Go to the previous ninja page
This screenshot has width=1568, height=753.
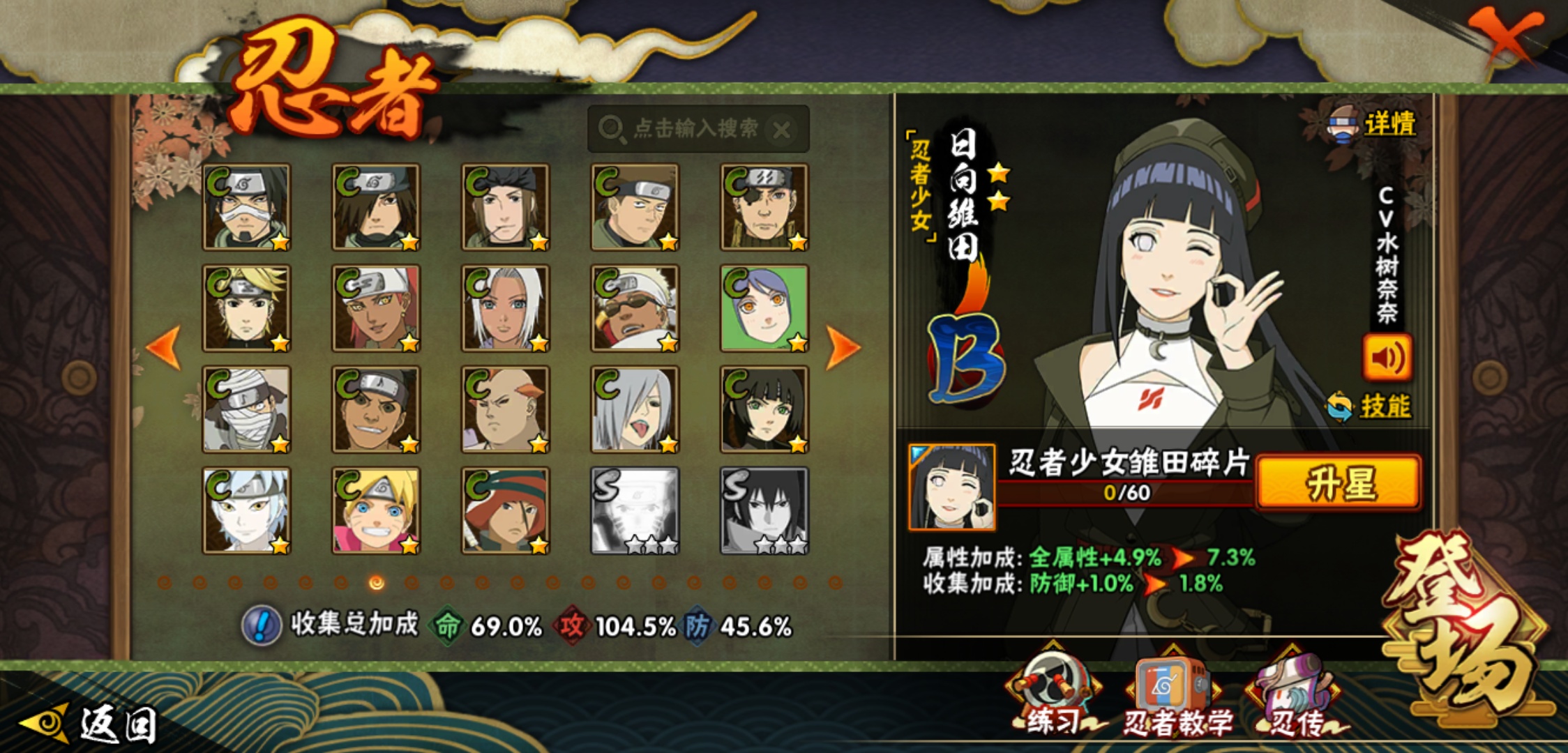(165, 347)
